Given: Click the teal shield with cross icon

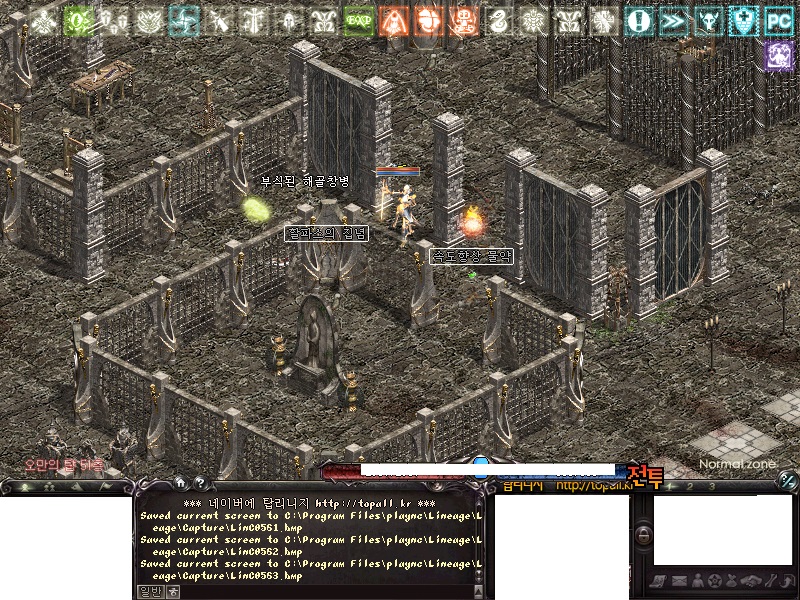Looking at the screenshot, I should (x=742, y=20).
